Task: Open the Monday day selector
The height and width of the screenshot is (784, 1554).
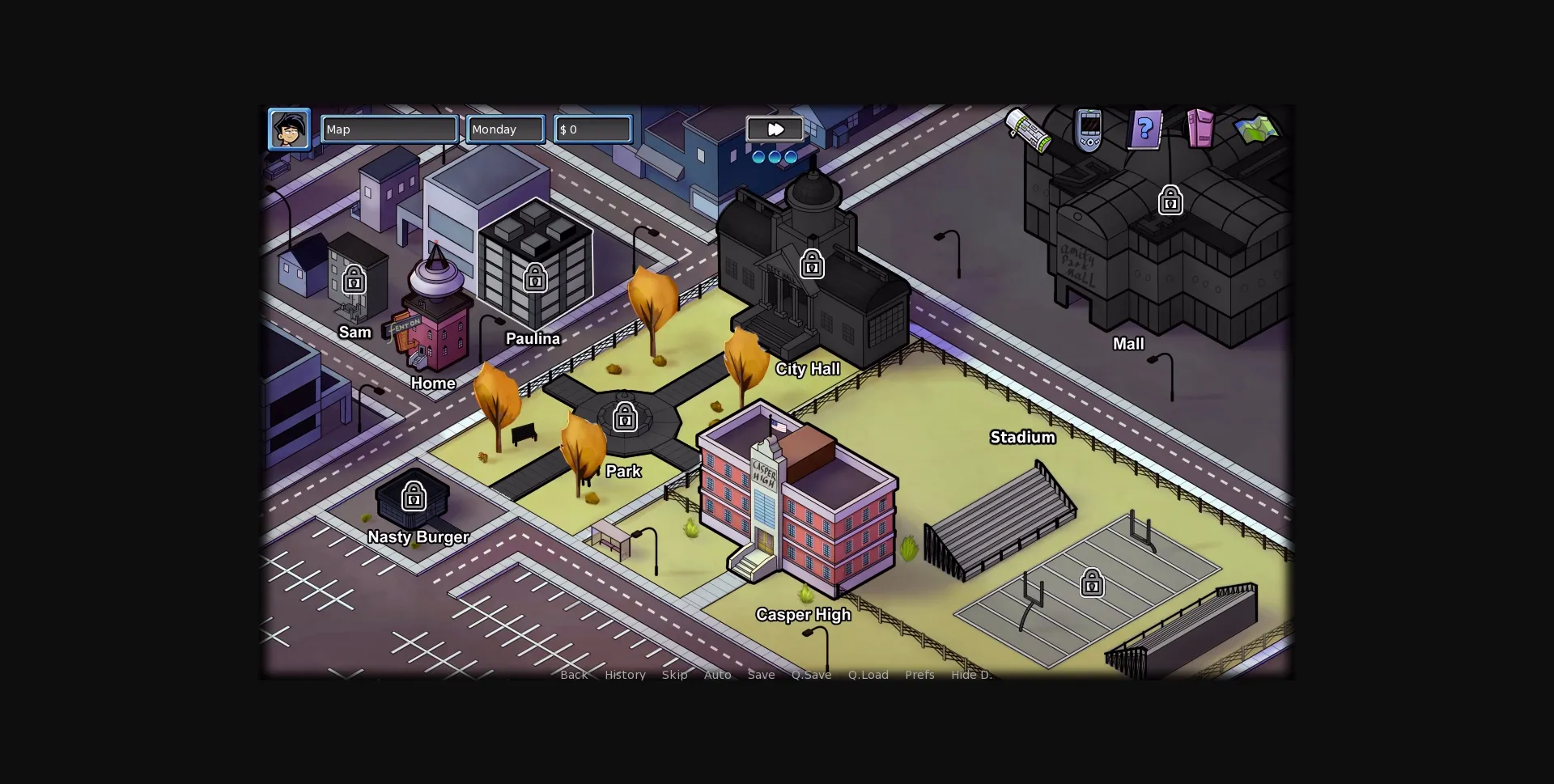Action: click(x=504, y=129)
